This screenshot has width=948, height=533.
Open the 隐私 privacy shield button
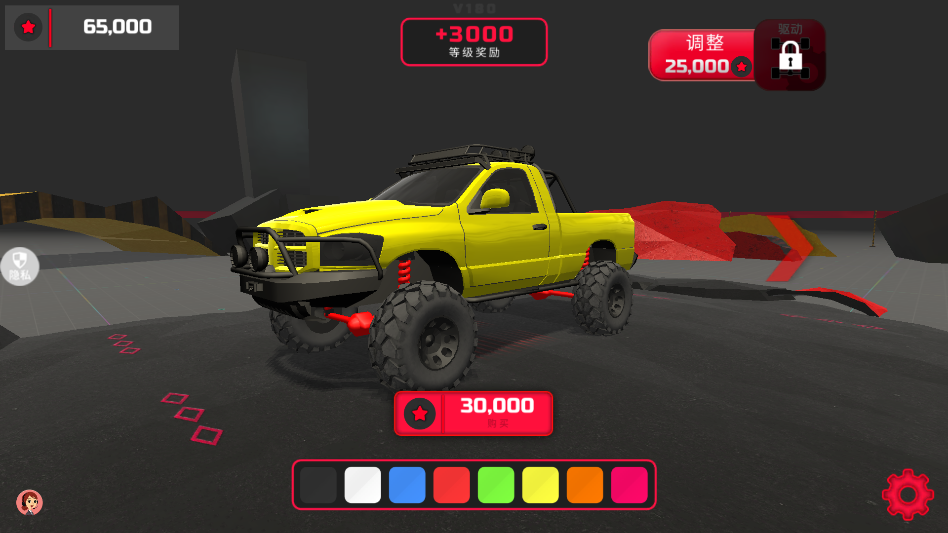point(19,266)
